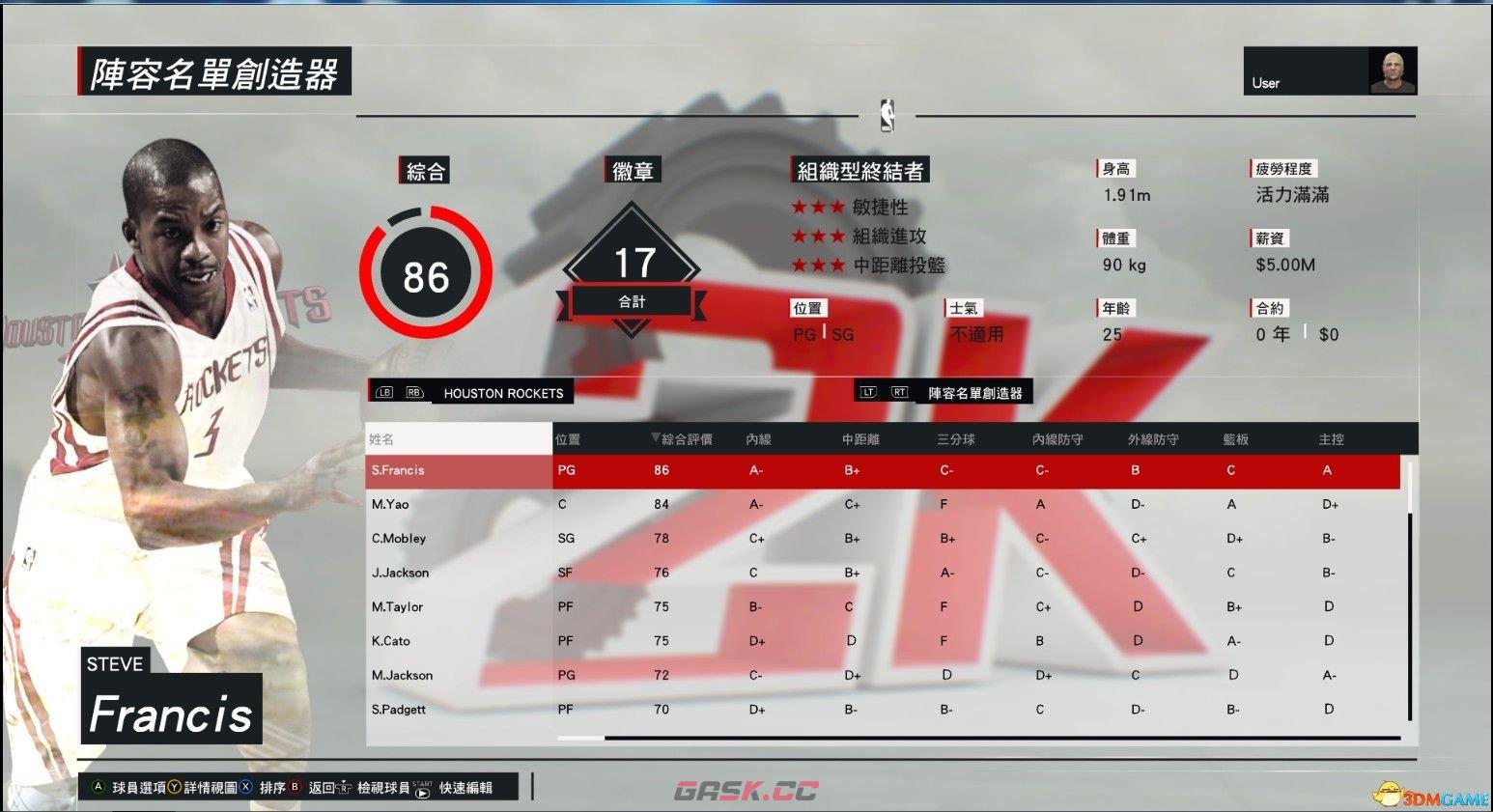Click the Y icon to open 詳情視圖
1493x812 pixels.
[174, 787]
